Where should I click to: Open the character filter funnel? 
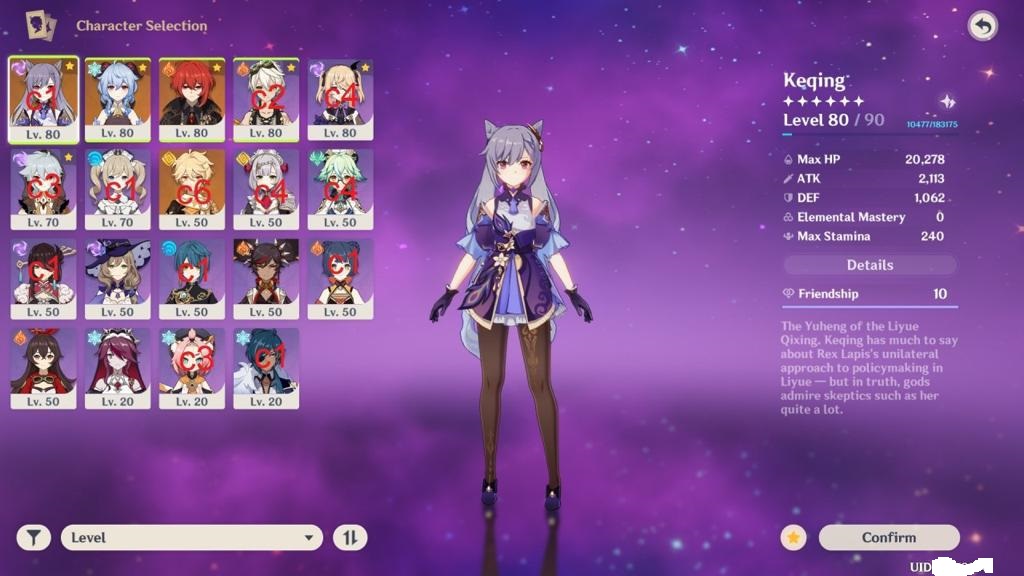pos(33,537)
